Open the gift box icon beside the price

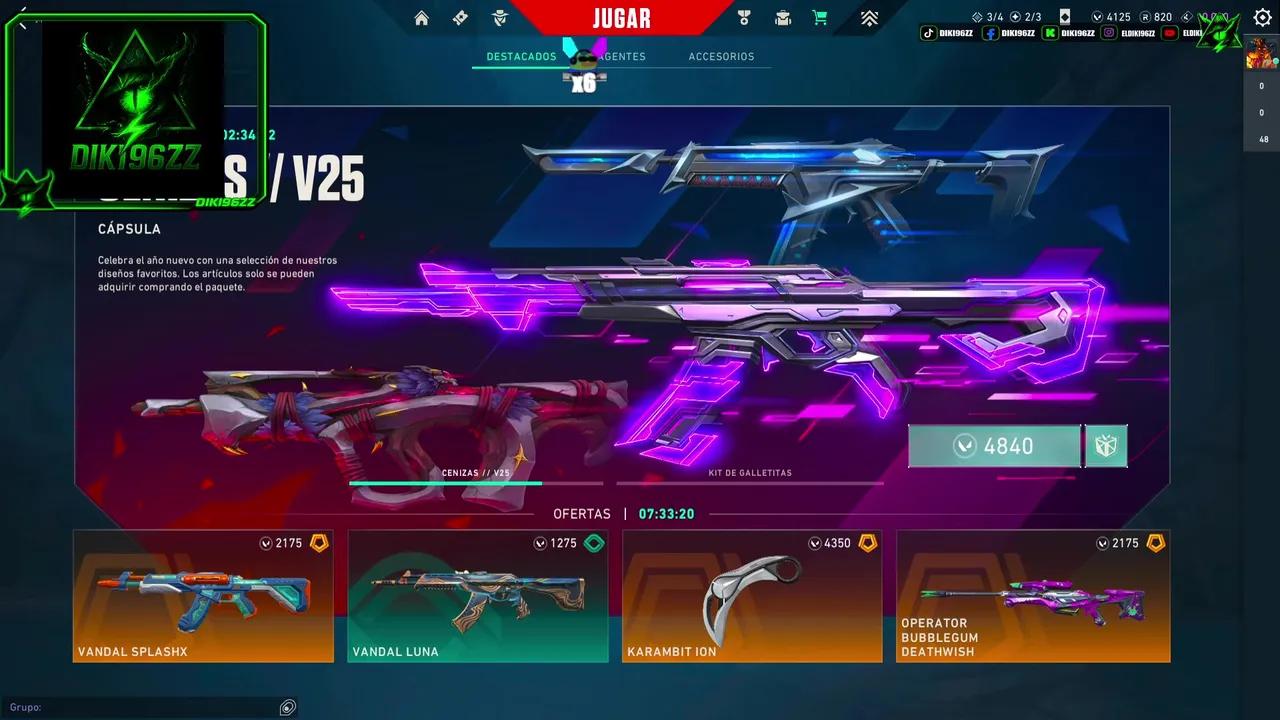pyautogui.click(x=1106, y=446)
